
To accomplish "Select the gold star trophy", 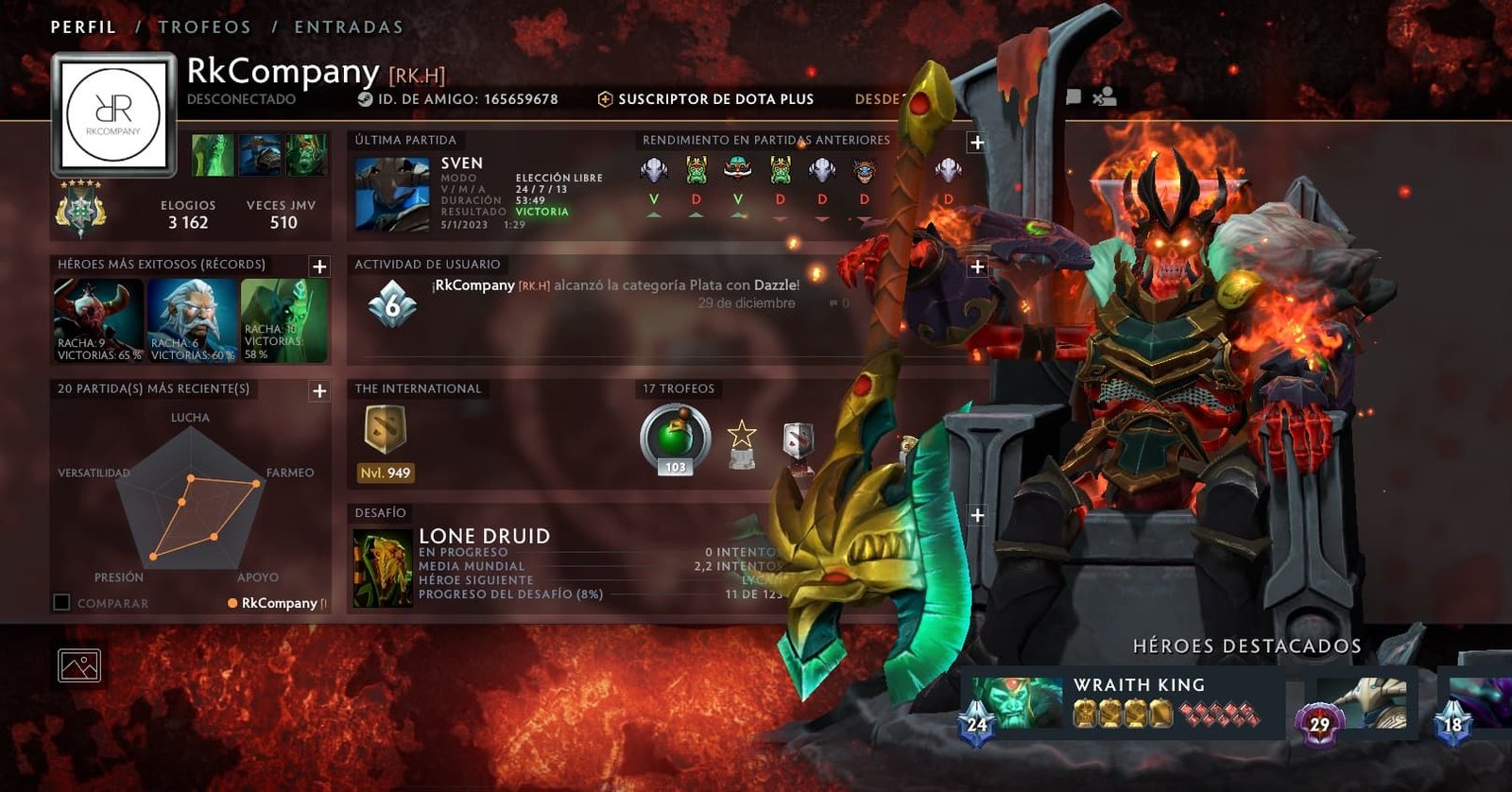I will (x=742, y=443).
